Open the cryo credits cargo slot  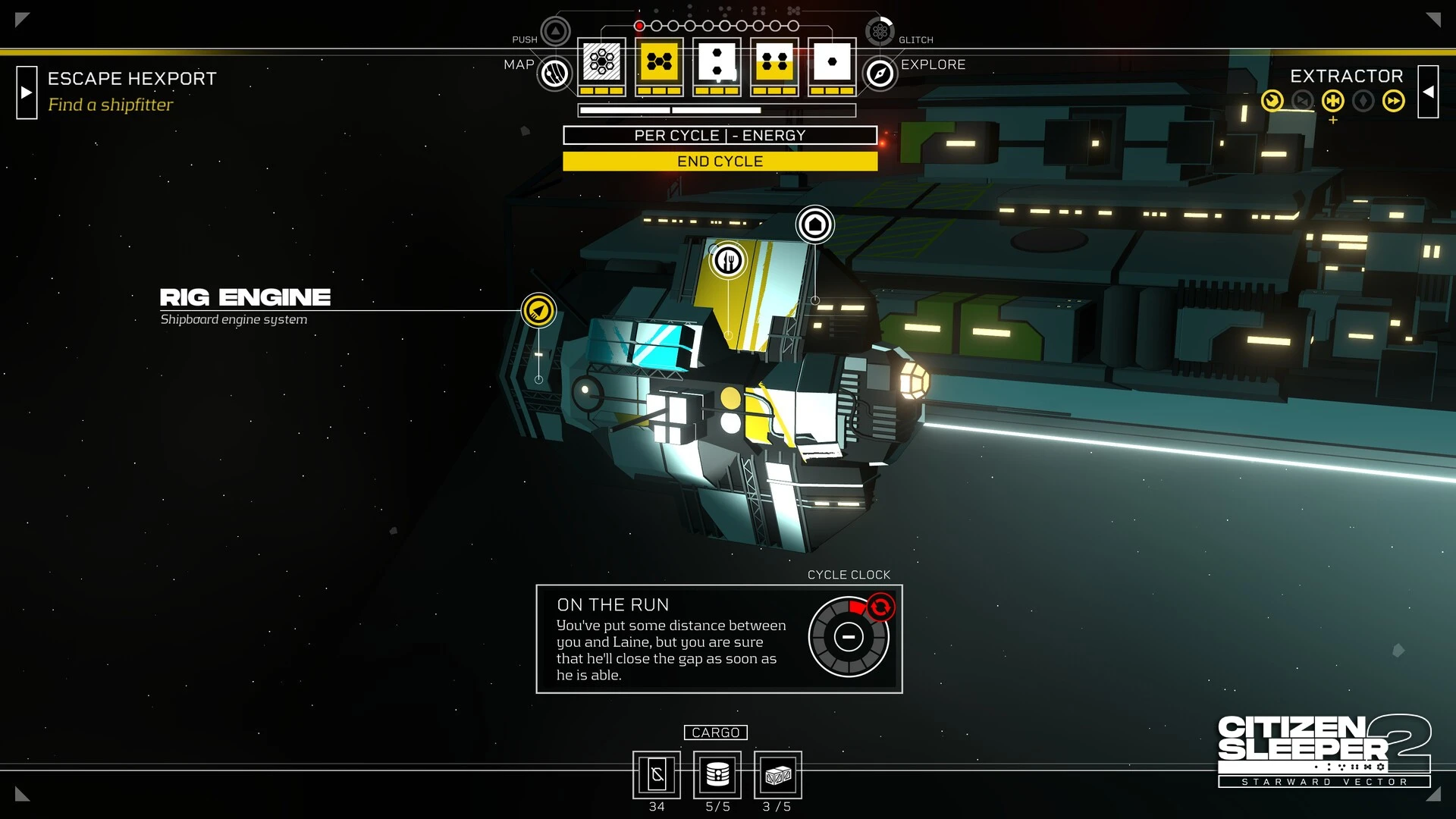(x=657, y=775)
